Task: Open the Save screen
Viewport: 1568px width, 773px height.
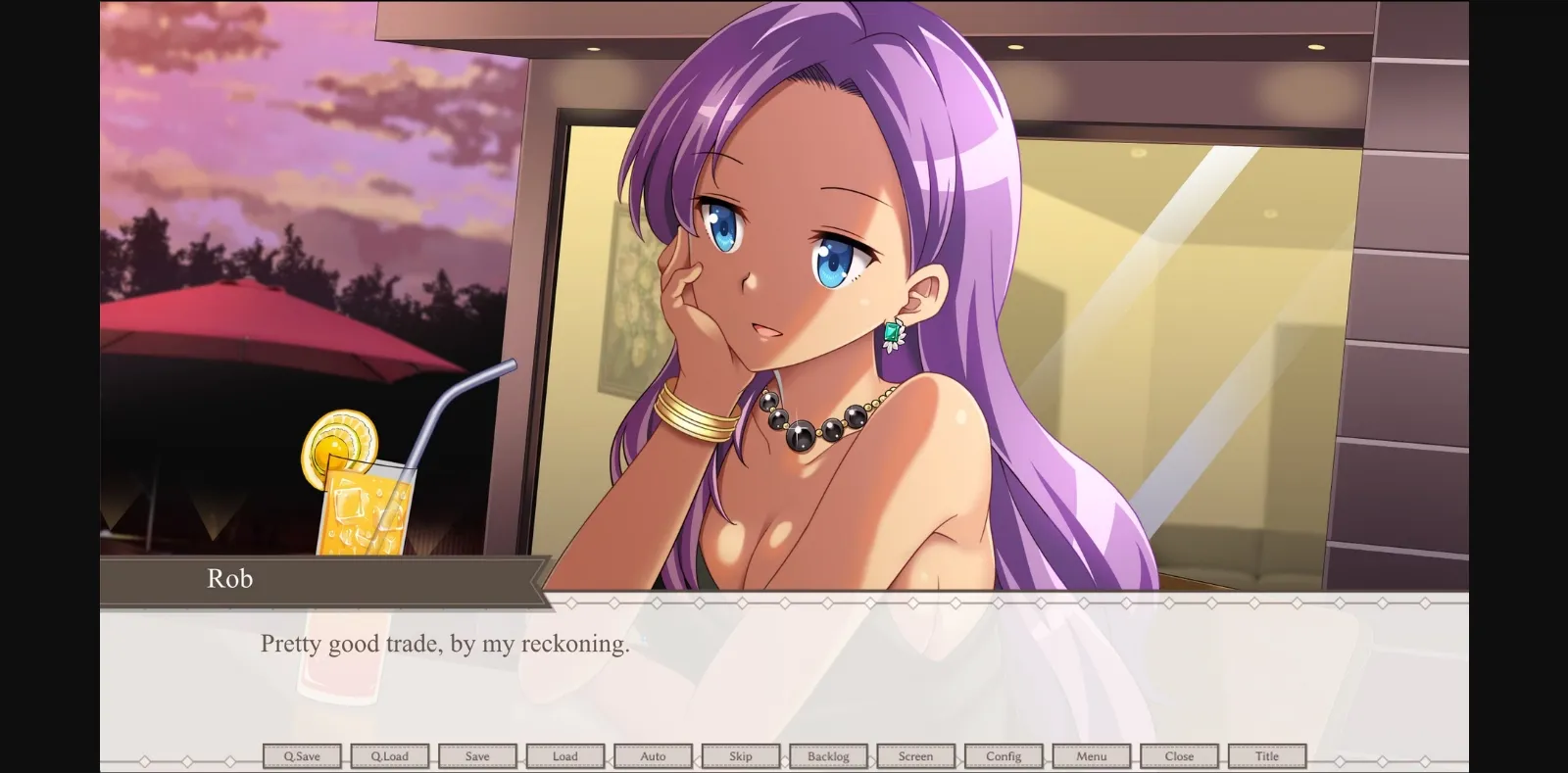Action: point(477,755)
